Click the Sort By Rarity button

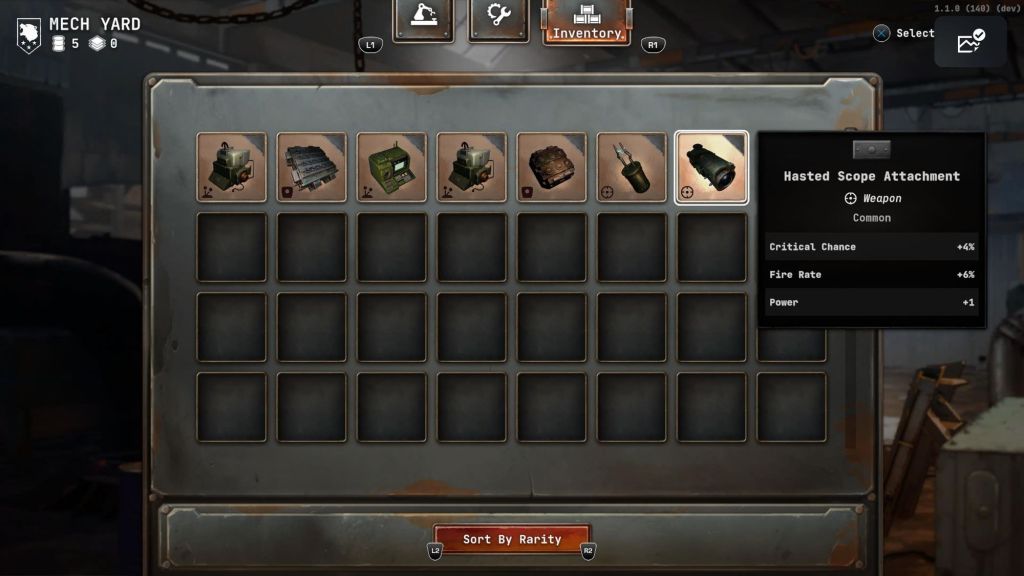point(512,539)
